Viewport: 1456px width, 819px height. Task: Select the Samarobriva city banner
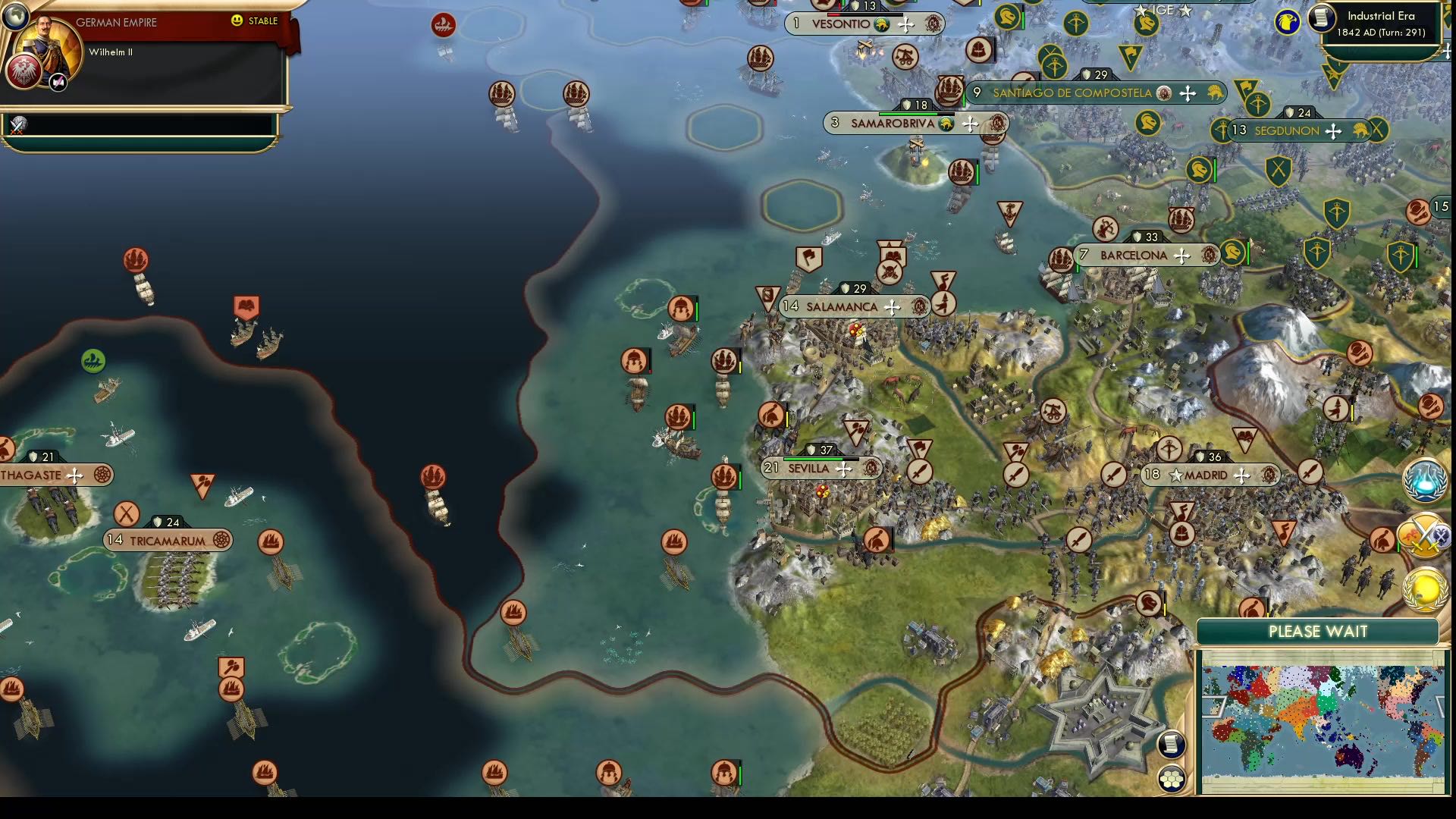895,122
